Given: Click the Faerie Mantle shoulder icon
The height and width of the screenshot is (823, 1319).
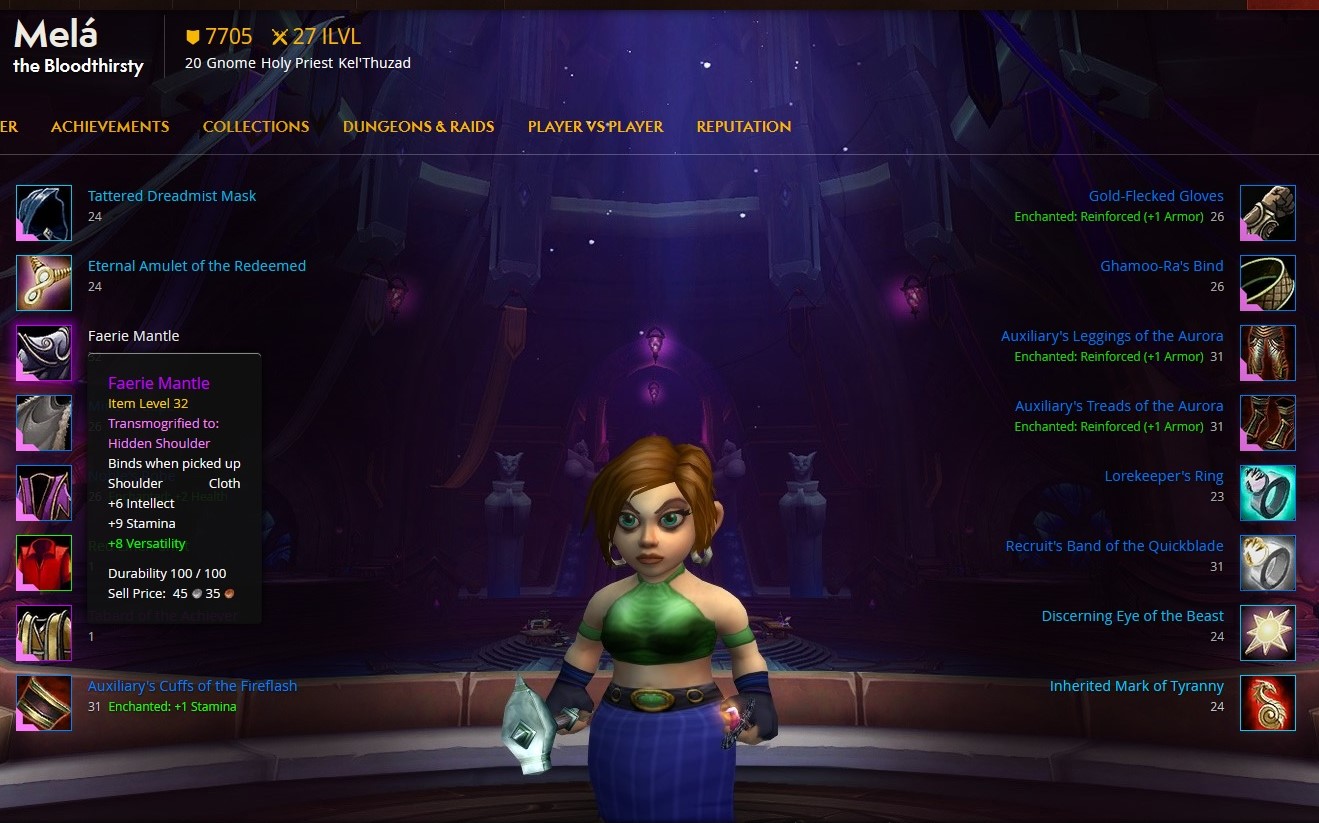Looking at the screenshot, I should (44, 353).
